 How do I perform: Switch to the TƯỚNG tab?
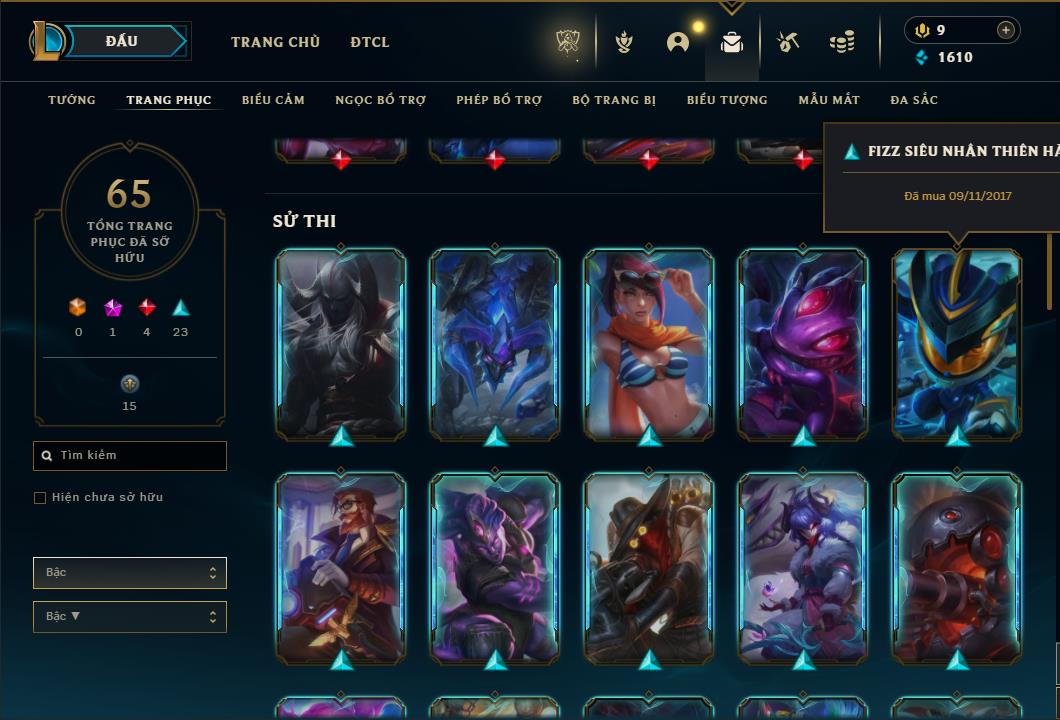[x=72, y=100]
